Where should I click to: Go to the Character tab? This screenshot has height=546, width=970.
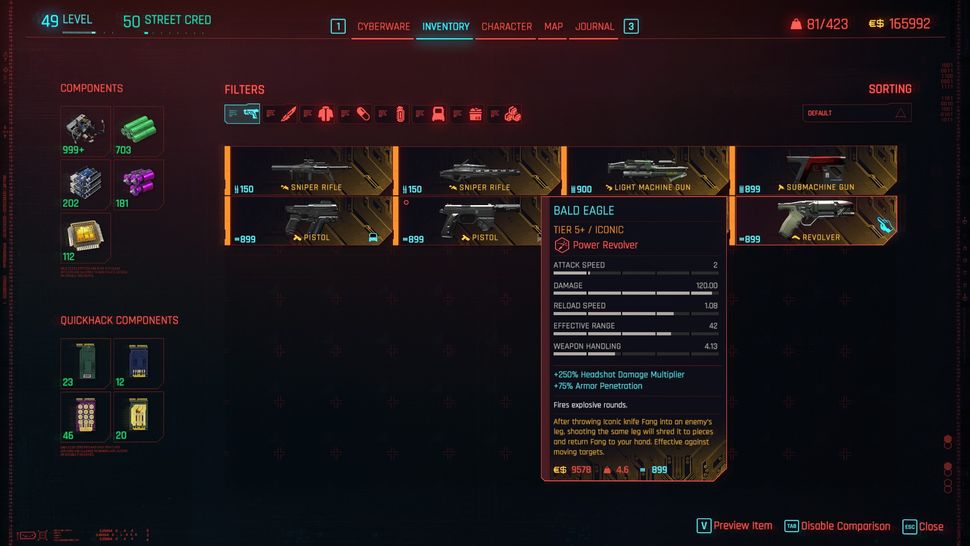pyautogui.click(x=506, y=26)
